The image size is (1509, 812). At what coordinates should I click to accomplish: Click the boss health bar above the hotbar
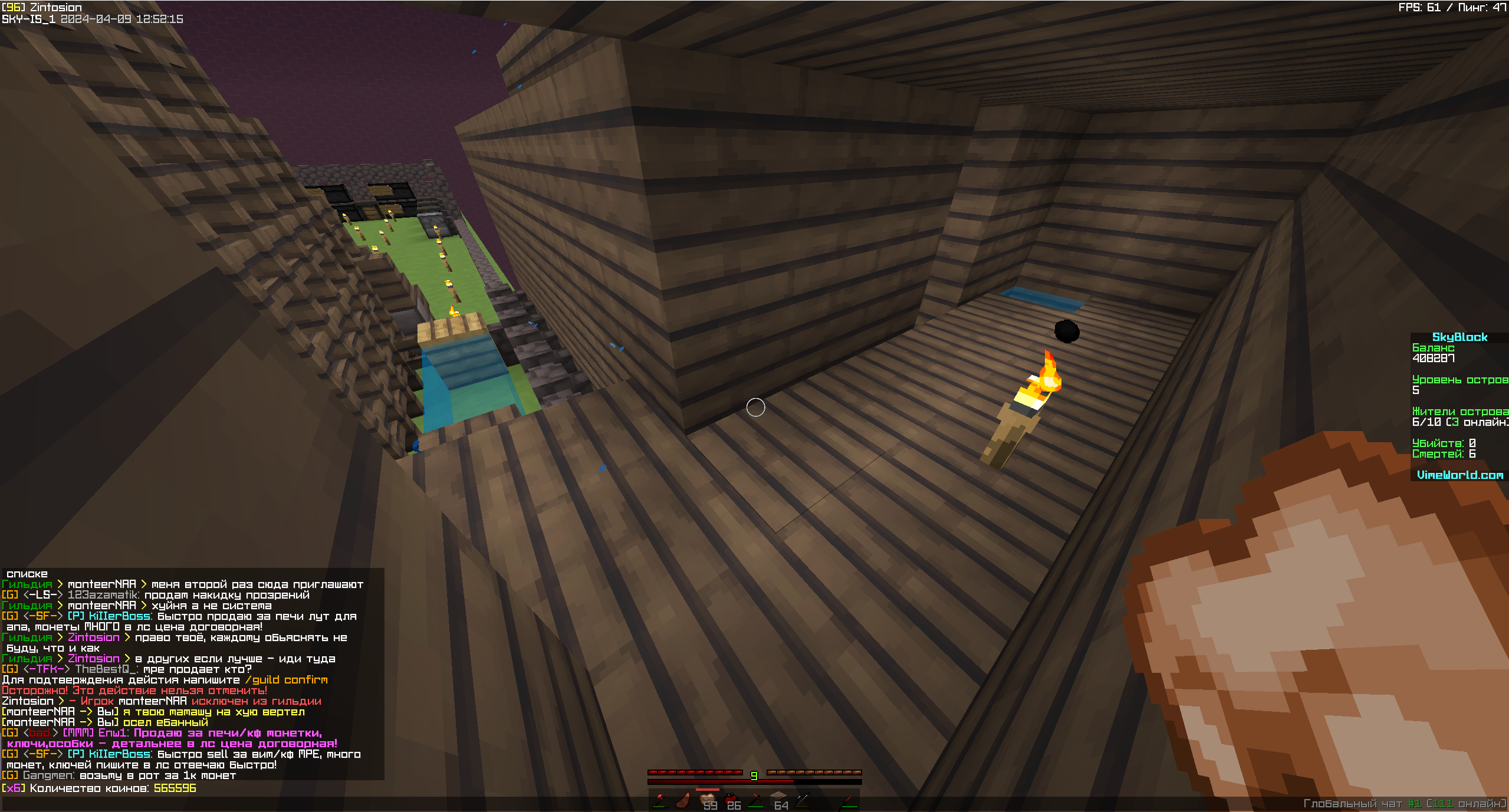coord(755,784)
